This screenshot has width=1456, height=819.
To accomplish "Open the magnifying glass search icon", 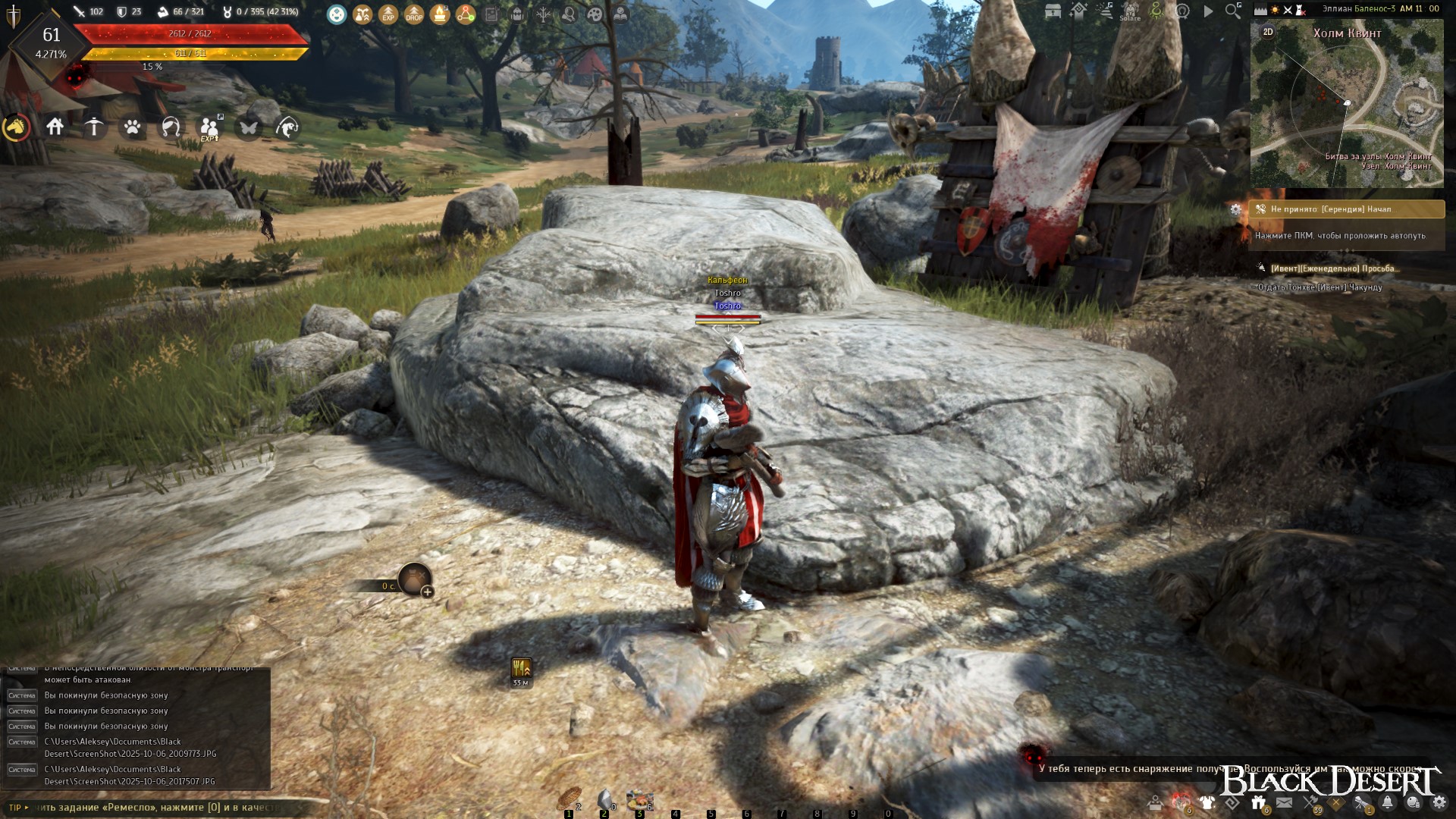I will click(x=1233, y=11).
